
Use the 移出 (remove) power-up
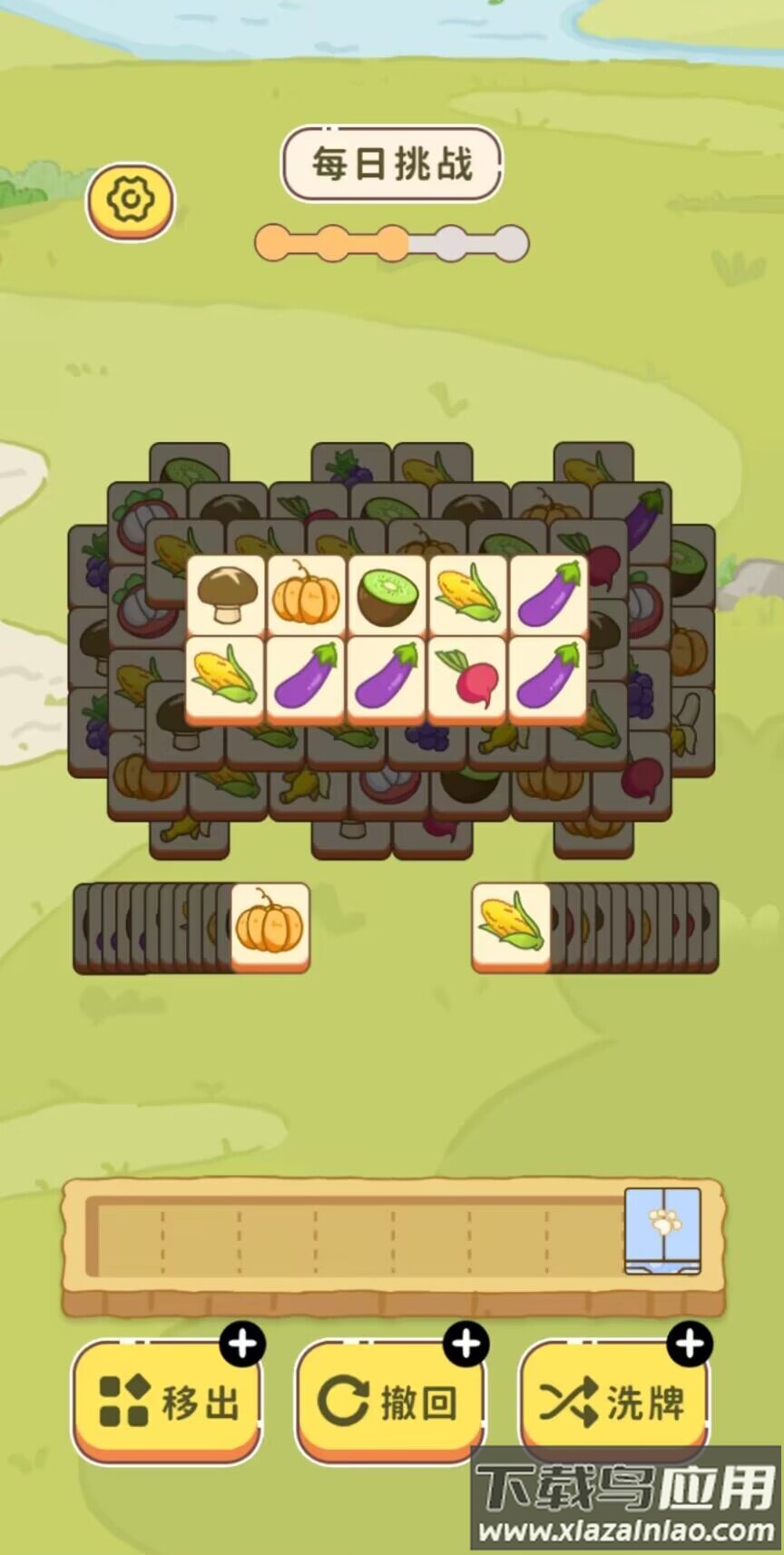[168, 1401]
